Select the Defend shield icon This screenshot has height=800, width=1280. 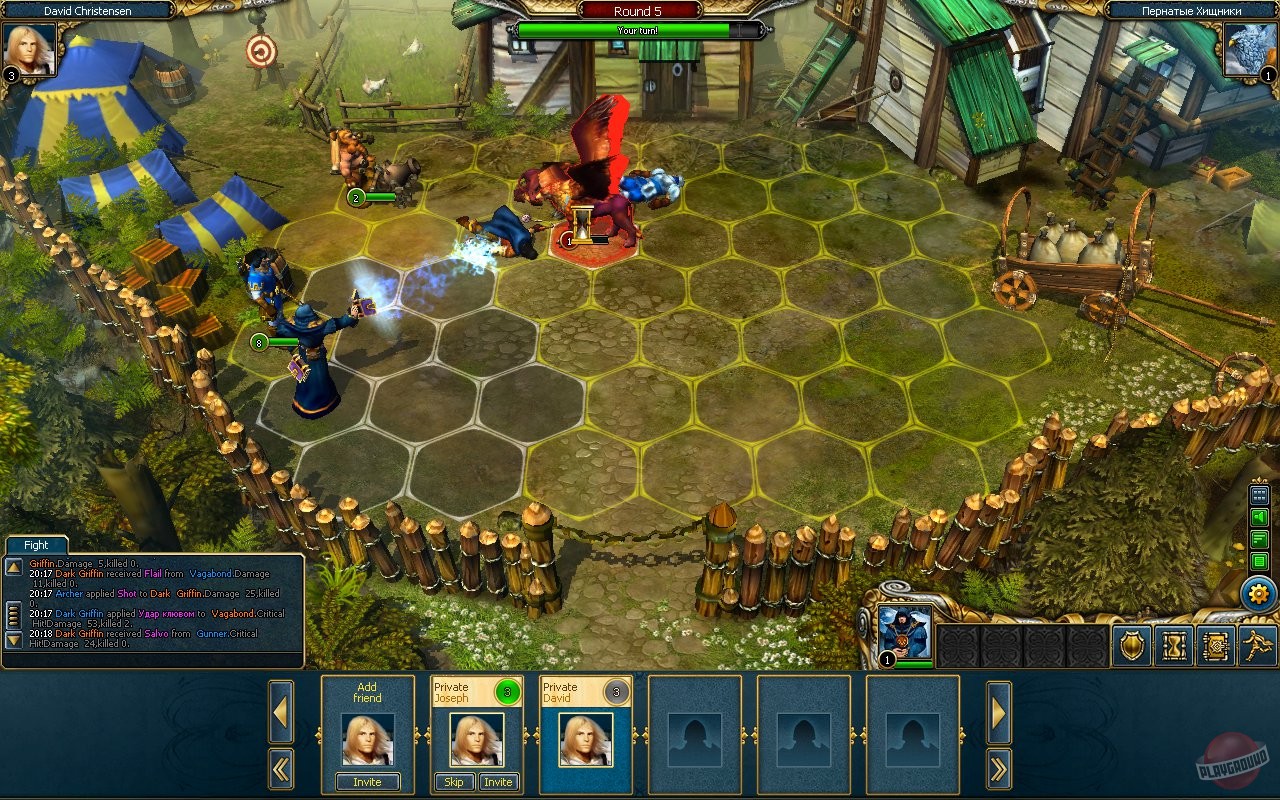coord(1132,644)
